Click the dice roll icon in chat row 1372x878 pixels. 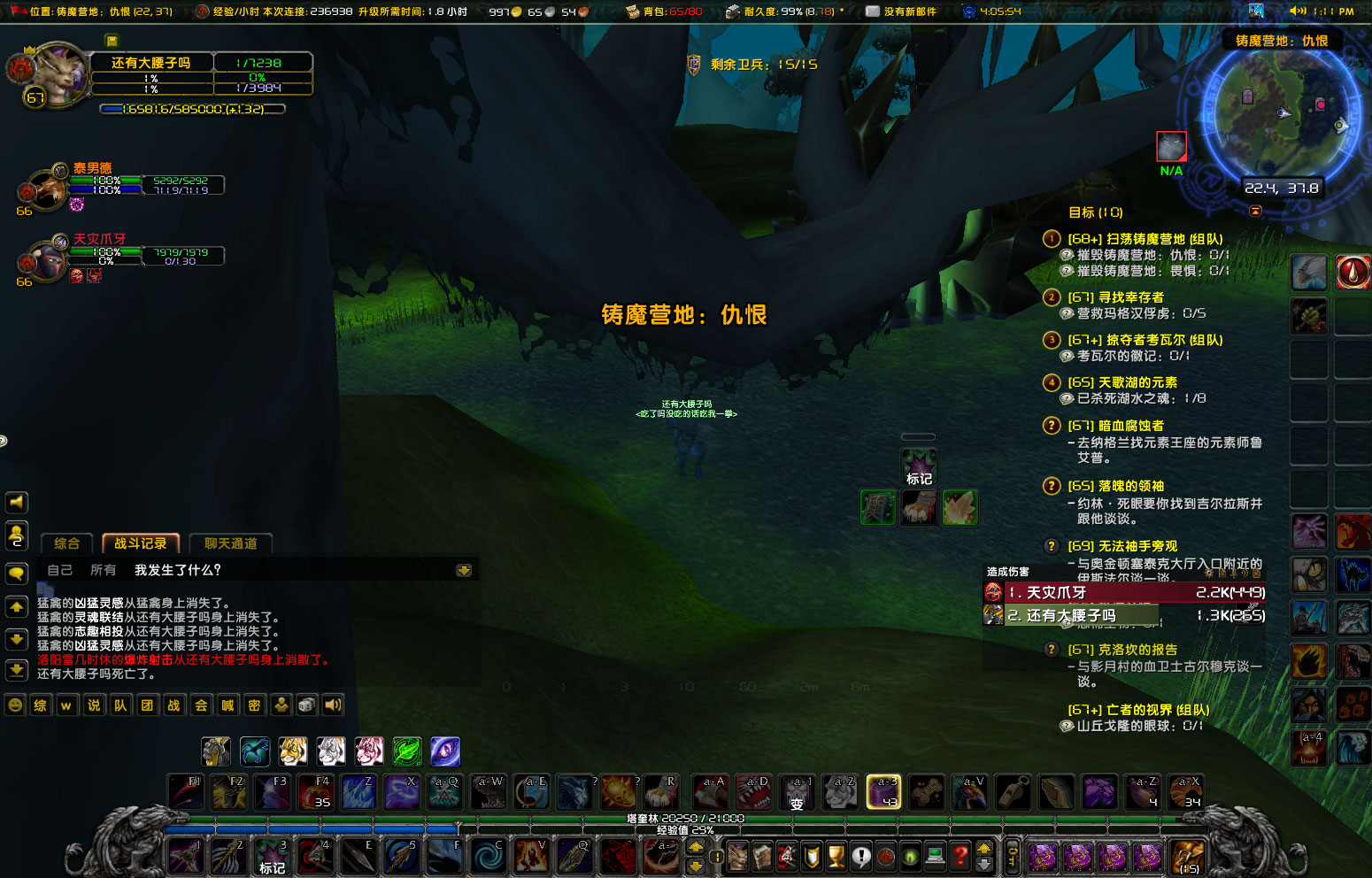pos(305,705)
